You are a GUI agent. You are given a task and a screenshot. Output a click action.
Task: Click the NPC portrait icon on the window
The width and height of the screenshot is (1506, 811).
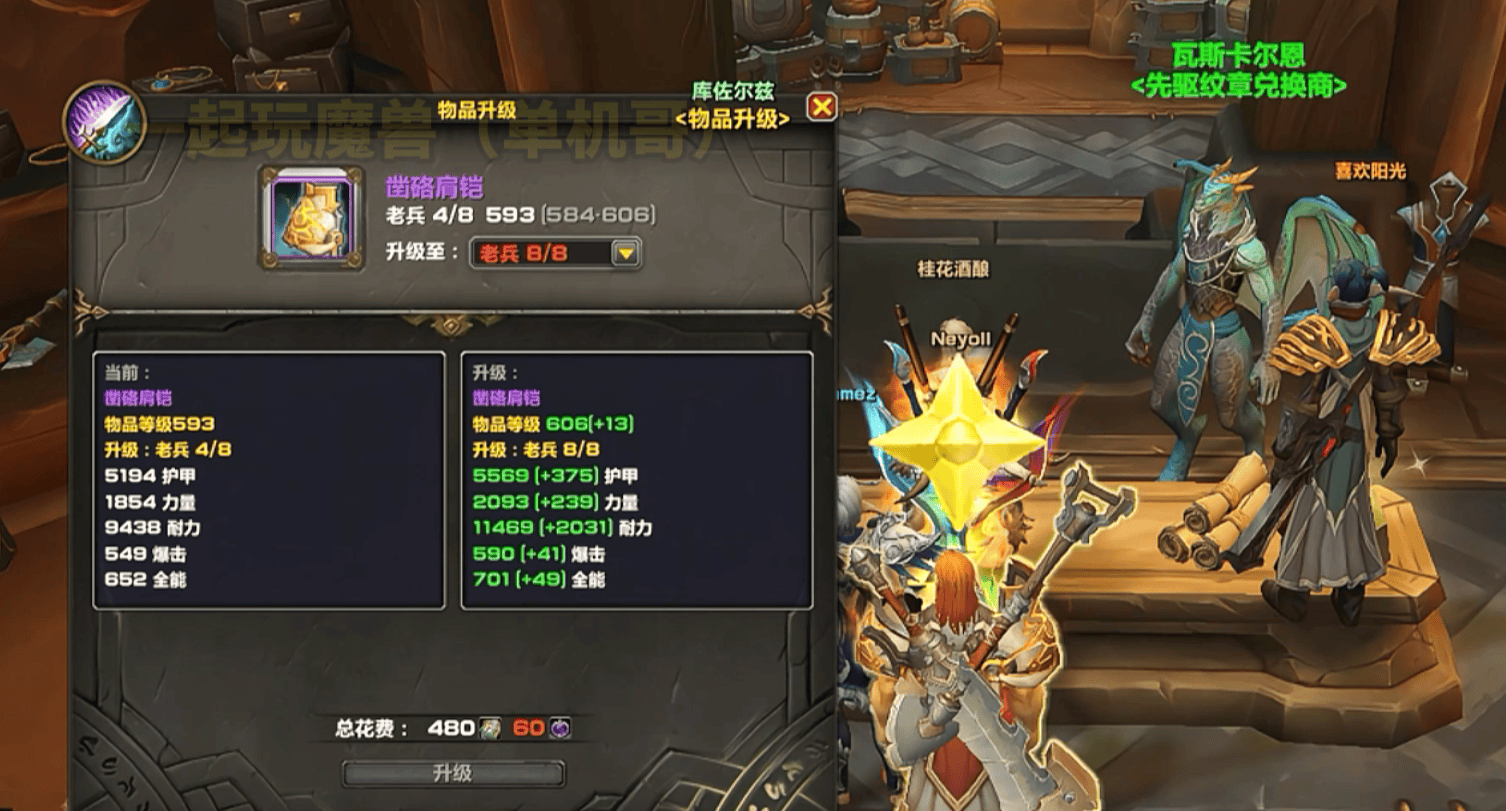click(x=104, y=122)
